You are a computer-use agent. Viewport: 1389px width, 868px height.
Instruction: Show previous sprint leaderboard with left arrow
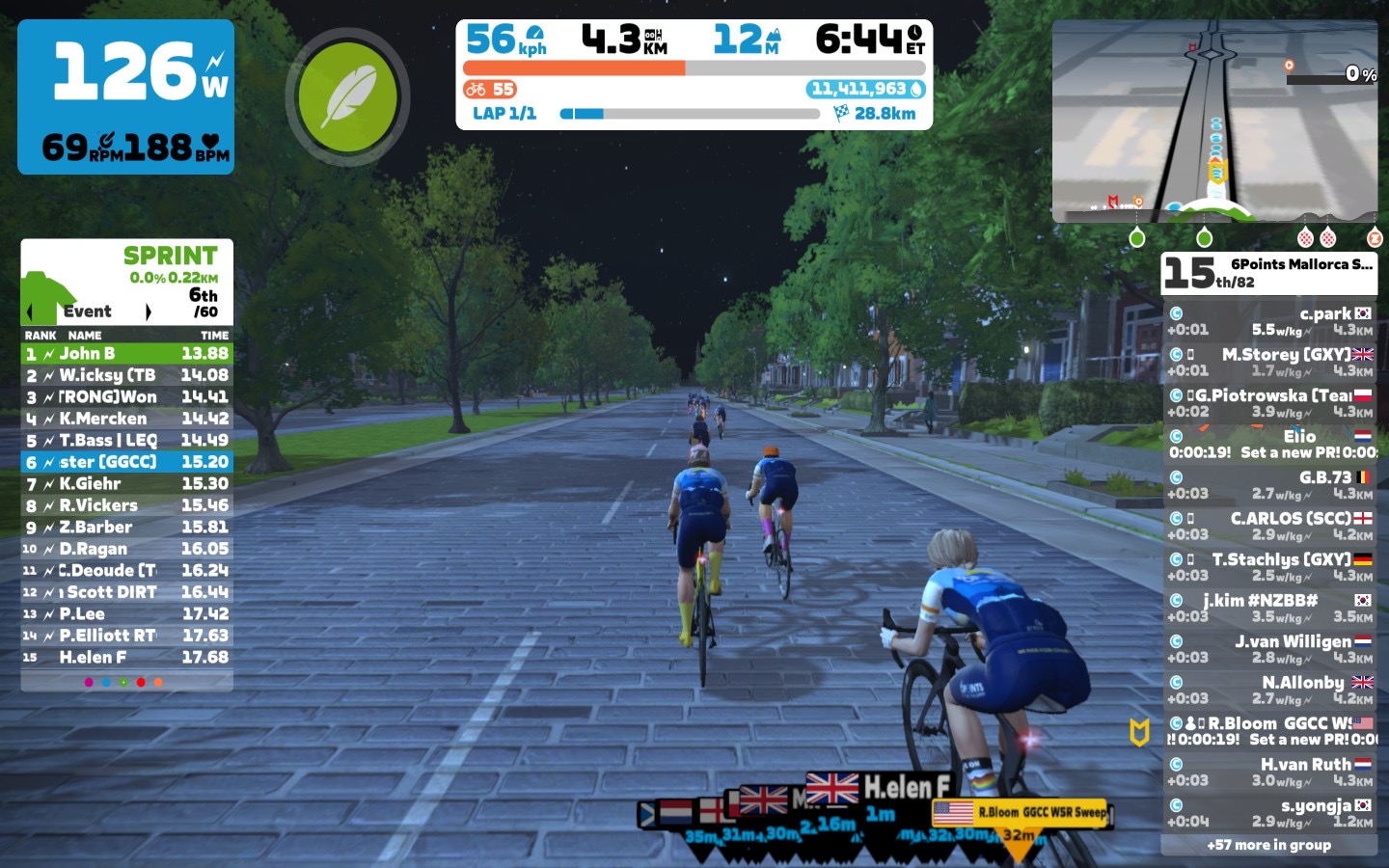[x=30, y=312]
